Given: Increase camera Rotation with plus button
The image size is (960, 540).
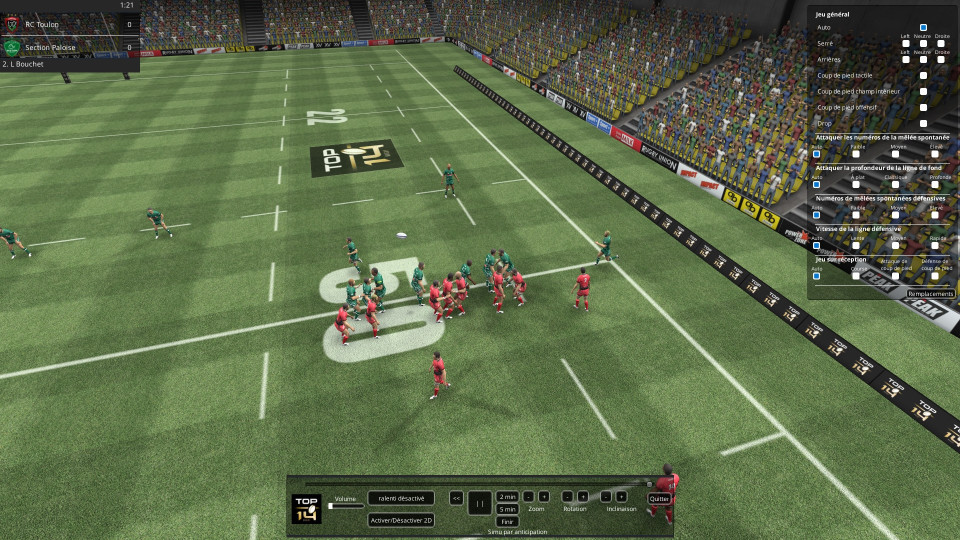Looking at the screenshot, I should pyautogui.click(x=583, y=496).
